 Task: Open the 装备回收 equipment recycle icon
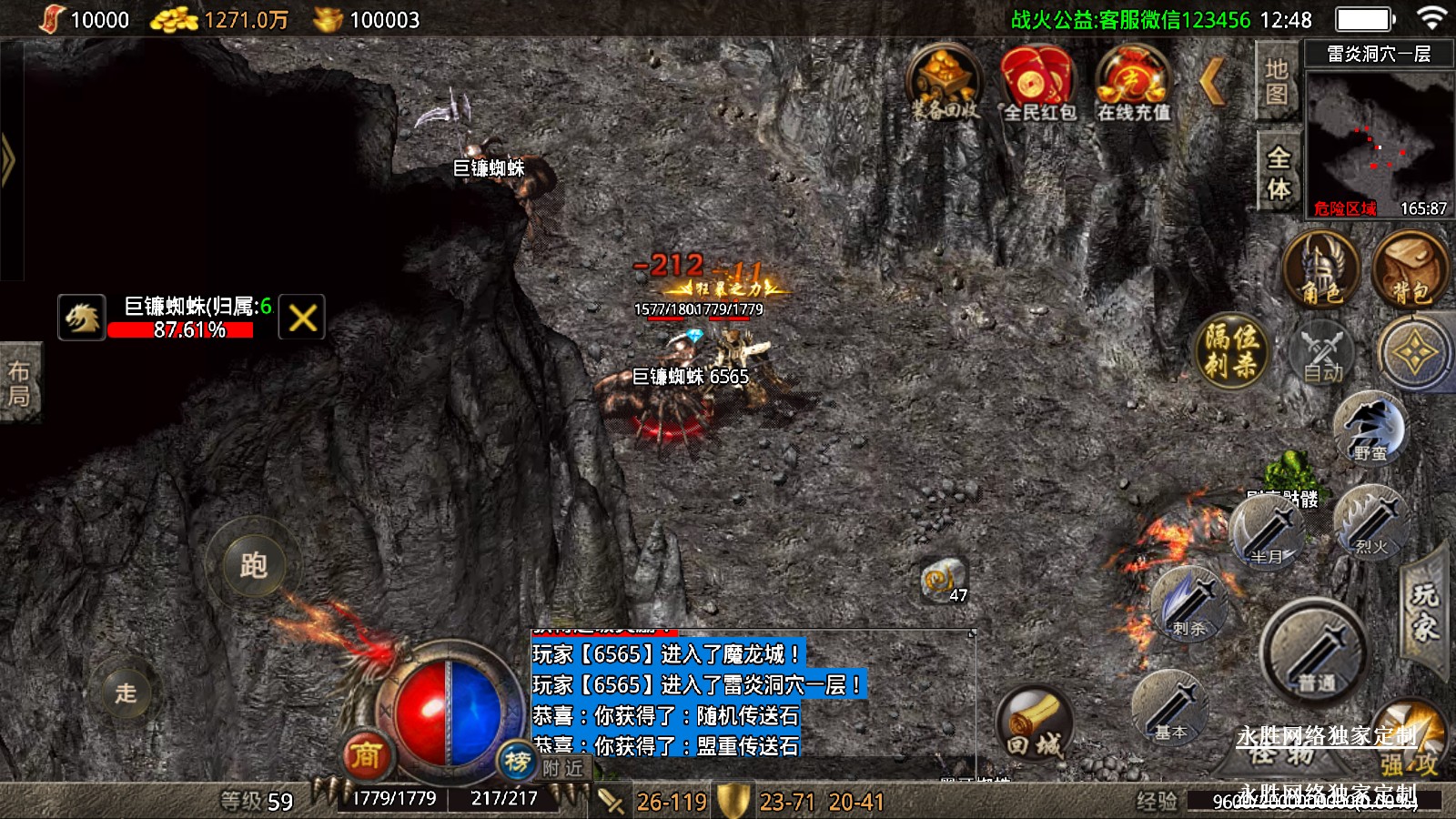point(945,83)
